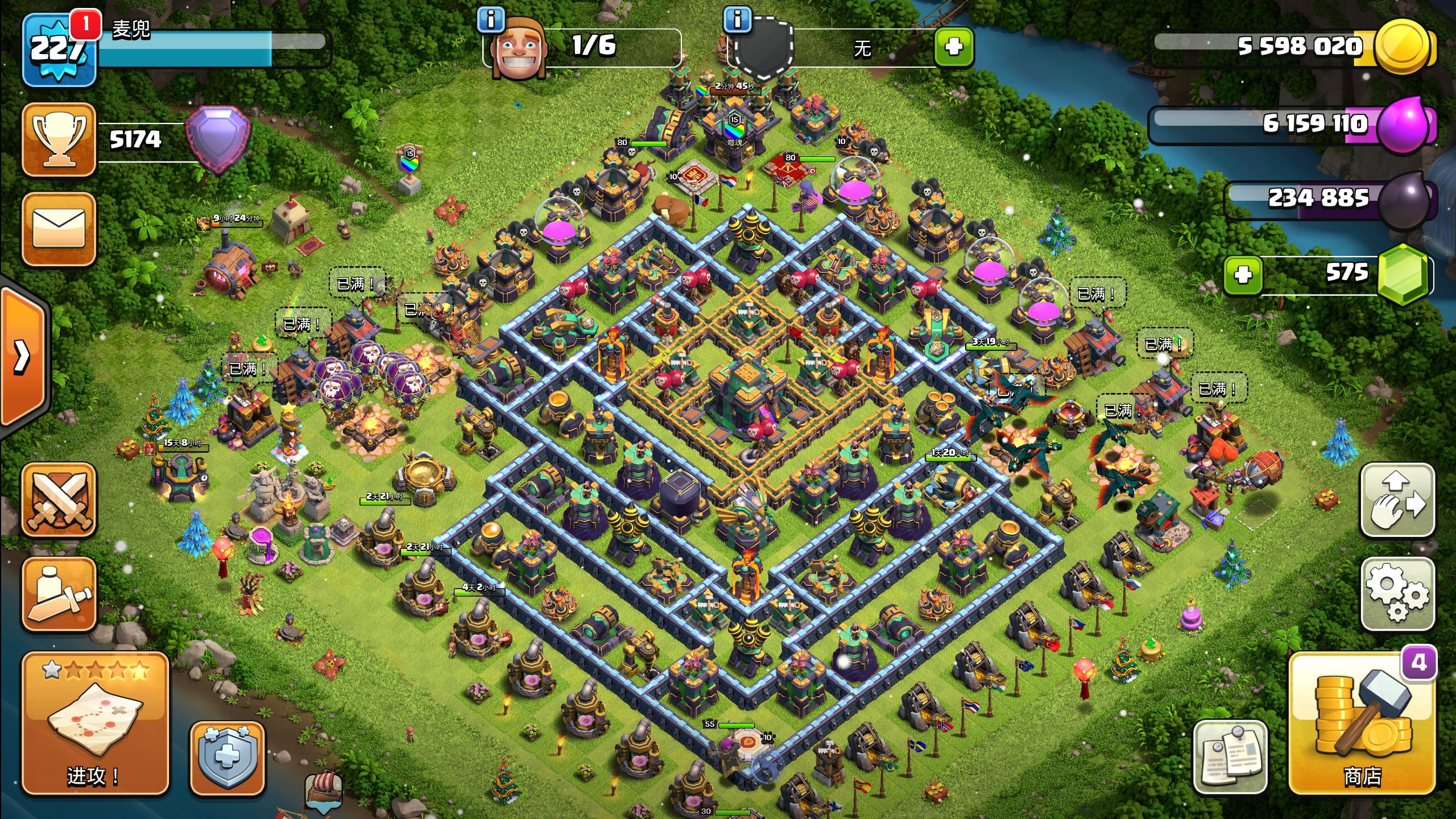Tap the pink elixir drop icon

pos(1404,124)
